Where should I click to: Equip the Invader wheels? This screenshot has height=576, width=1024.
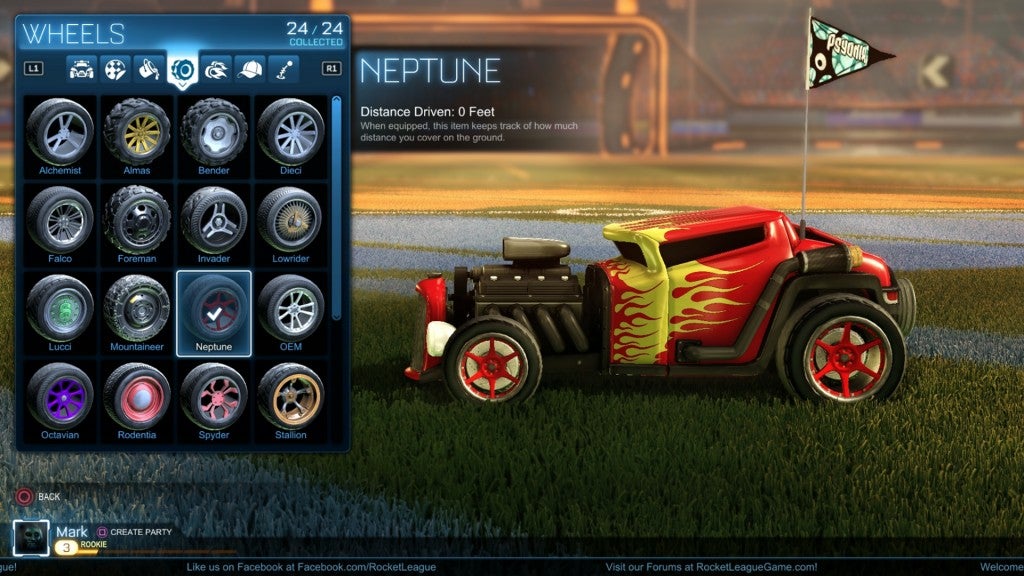pos(214,220)
